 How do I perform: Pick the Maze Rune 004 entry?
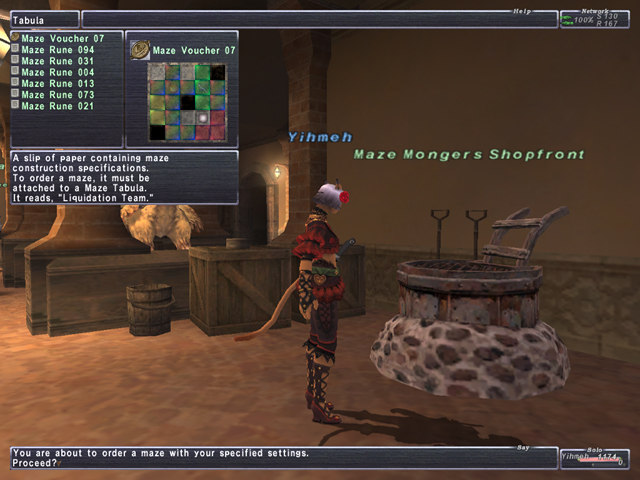click(x=58, y=72)
